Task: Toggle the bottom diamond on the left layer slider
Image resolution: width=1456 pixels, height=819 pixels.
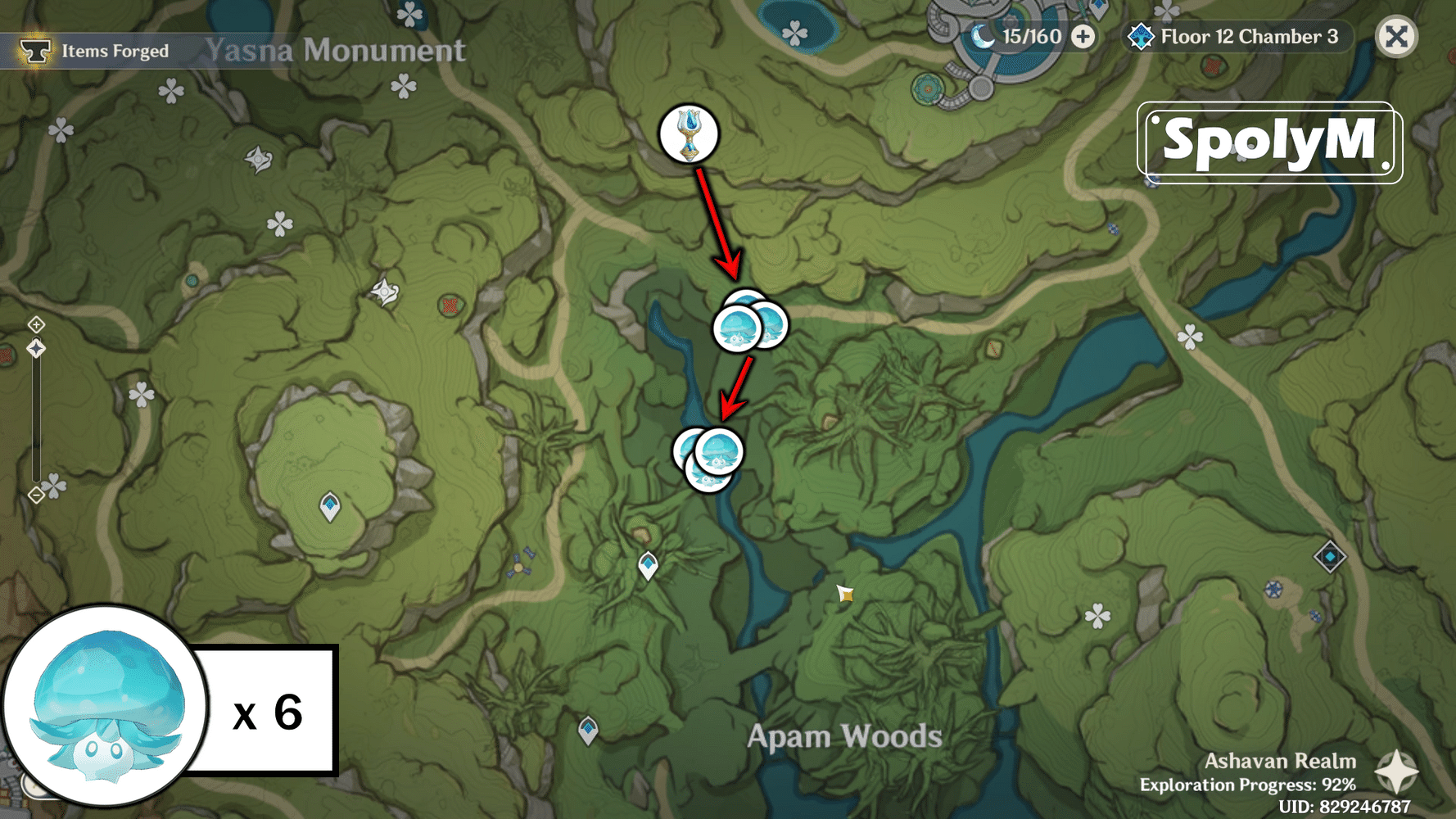Action: coord(36,495)
